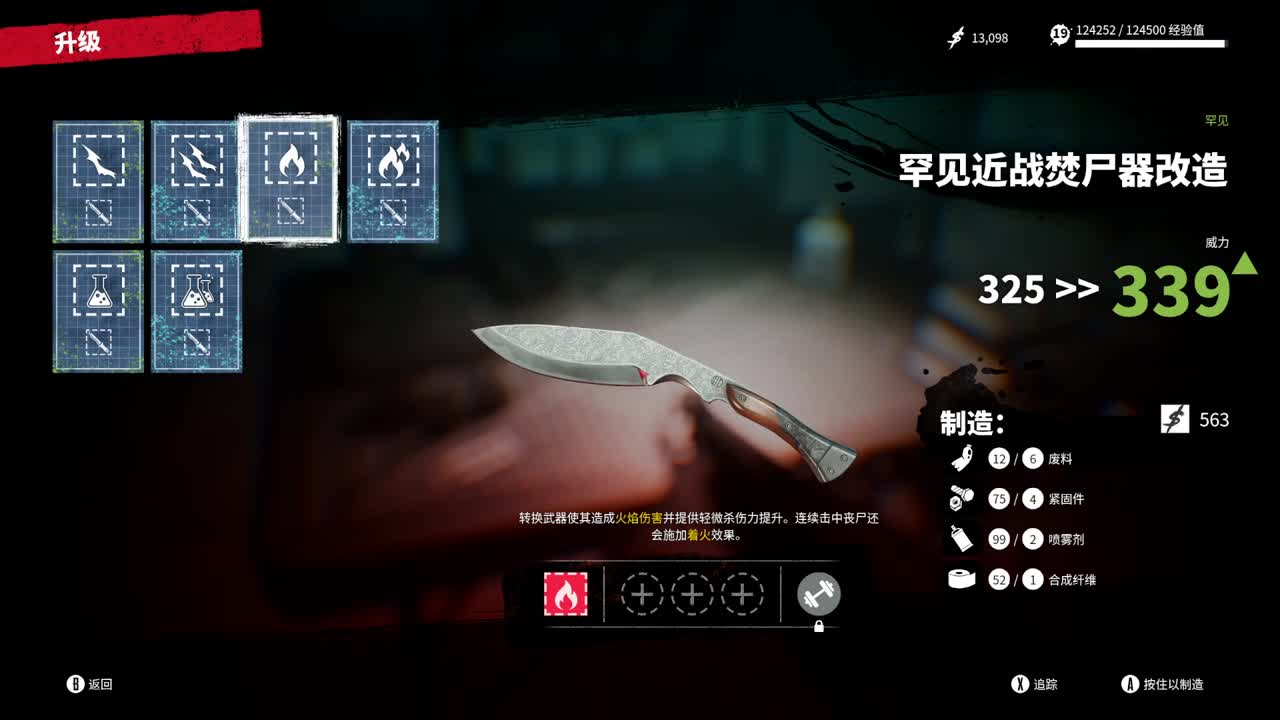Select the bat weapon mod blueprint card
The height and width of the screenshot is (720, 1280).
click(x=97, y=180)
